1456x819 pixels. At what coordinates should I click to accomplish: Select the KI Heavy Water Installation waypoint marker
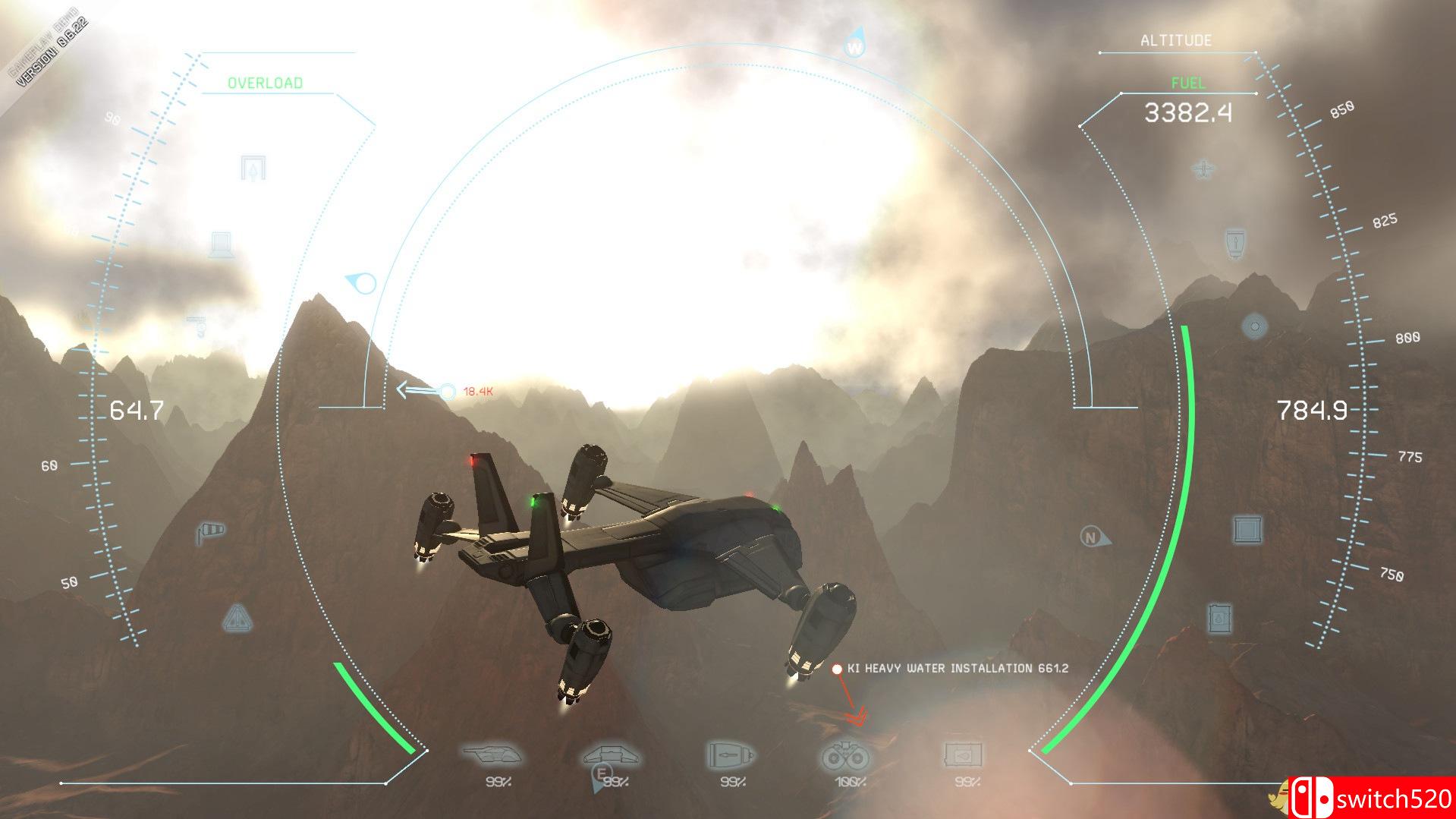point(837,669)
